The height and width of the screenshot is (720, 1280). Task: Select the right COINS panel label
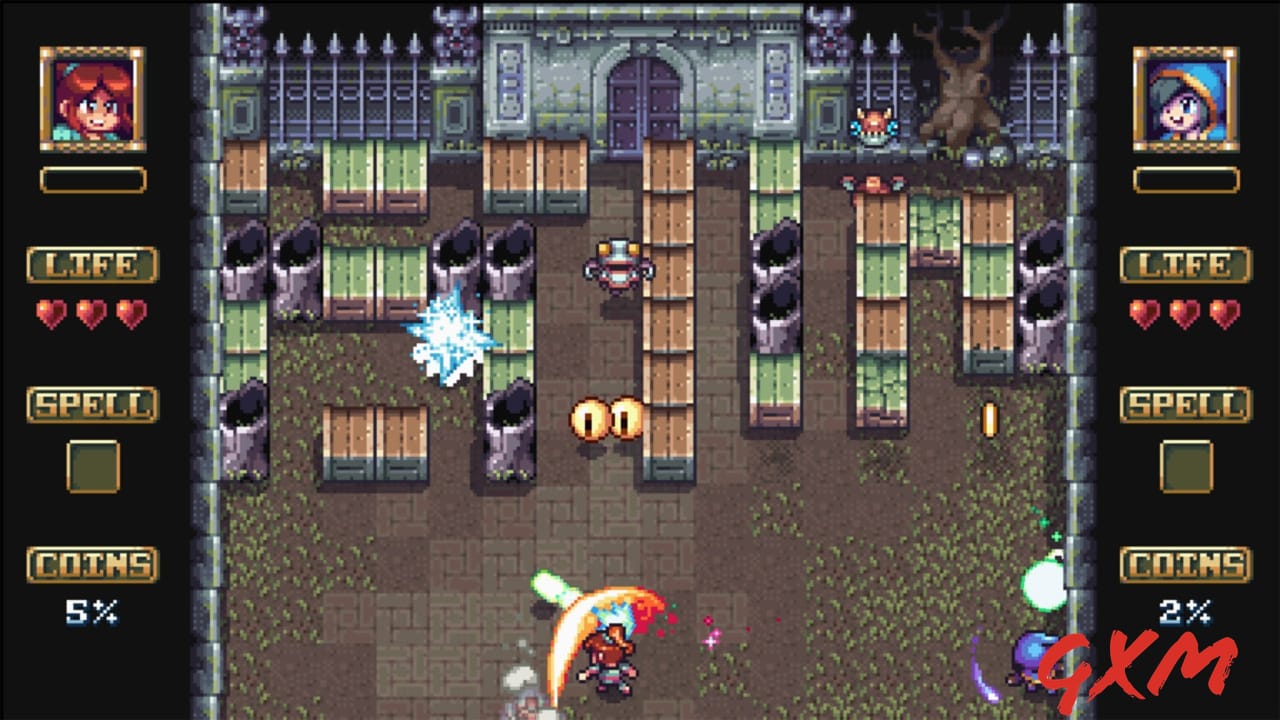(1186, 563)
